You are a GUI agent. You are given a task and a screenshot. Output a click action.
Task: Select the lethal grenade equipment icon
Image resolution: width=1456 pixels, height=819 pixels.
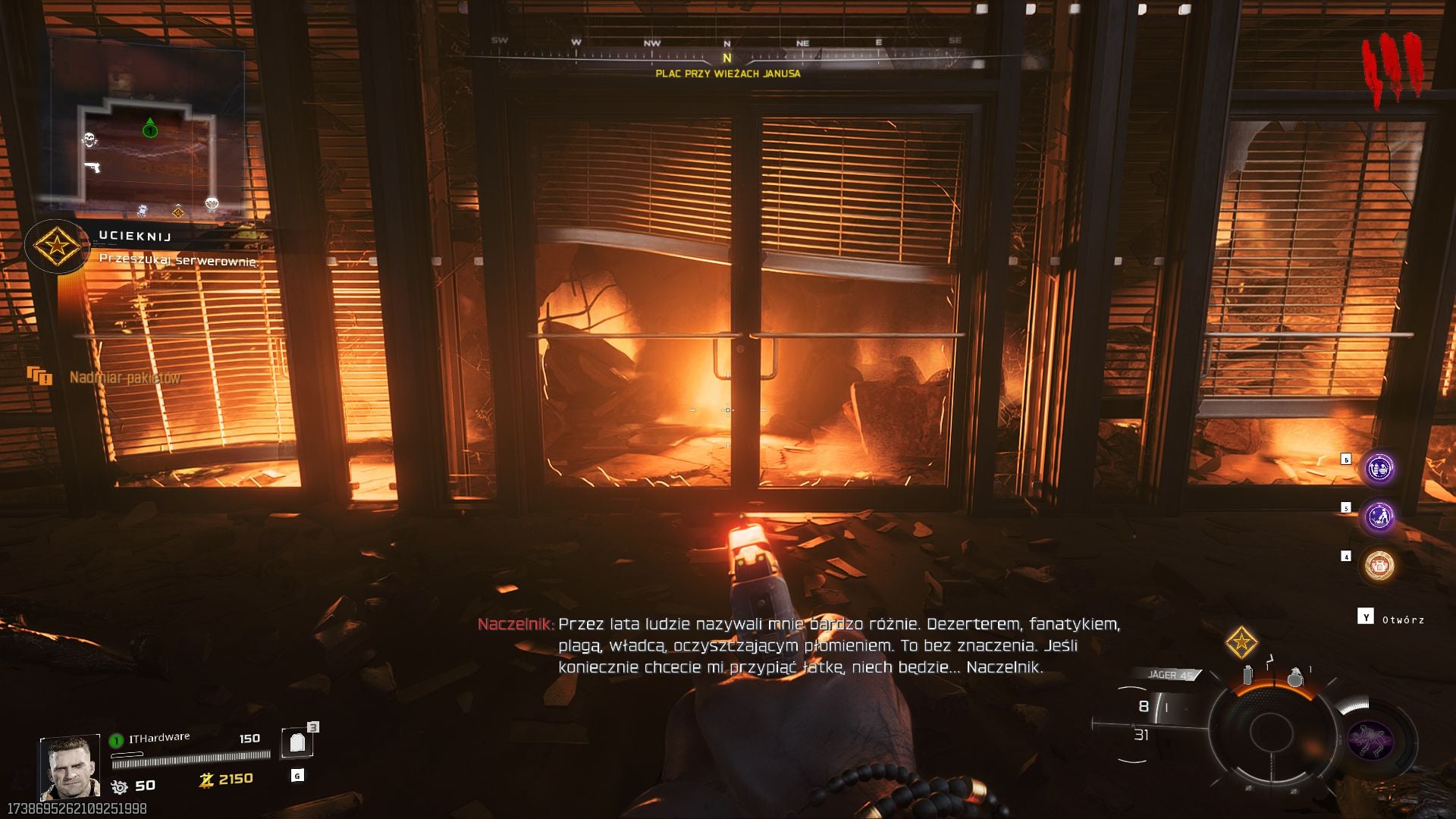point(1295,677)
